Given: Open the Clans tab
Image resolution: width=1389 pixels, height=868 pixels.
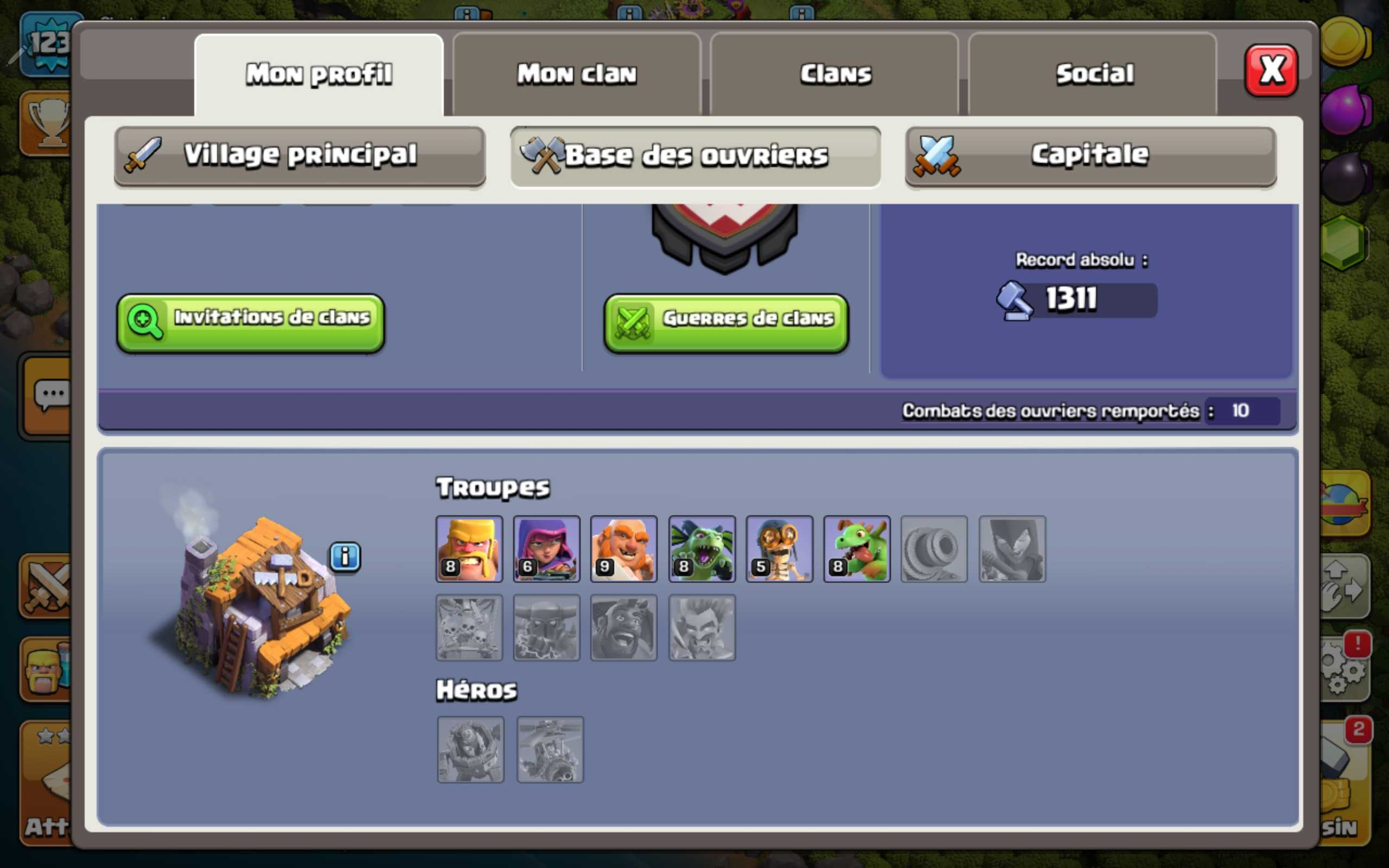Looking at the screenshot, I should pyautogui.click(x=834, y=74).
